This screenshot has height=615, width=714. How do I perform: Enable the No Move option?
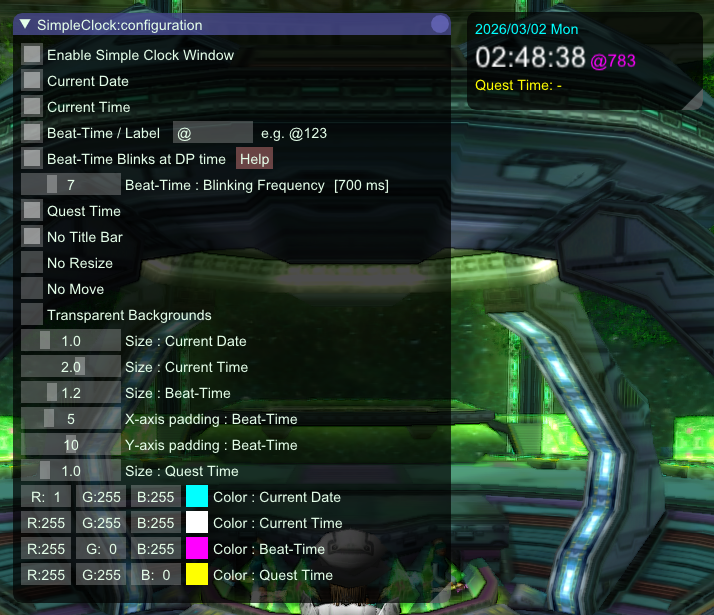point(32,289)
